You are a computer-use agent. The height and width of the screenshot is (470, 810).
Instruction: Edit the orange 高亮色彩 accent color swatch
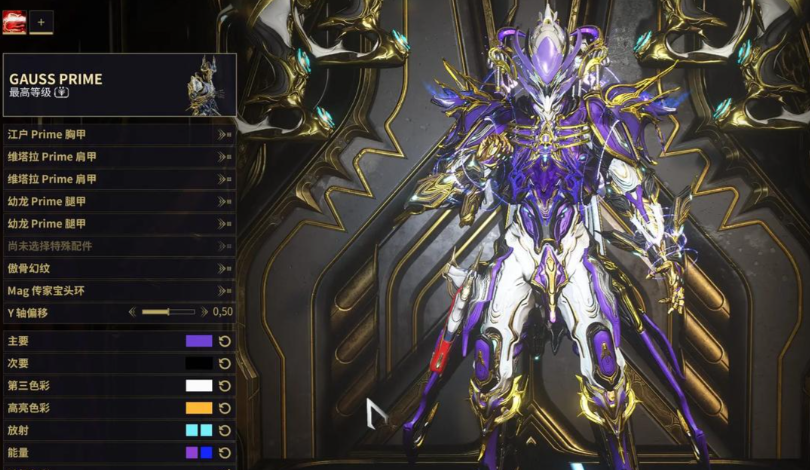pos(199,408)
